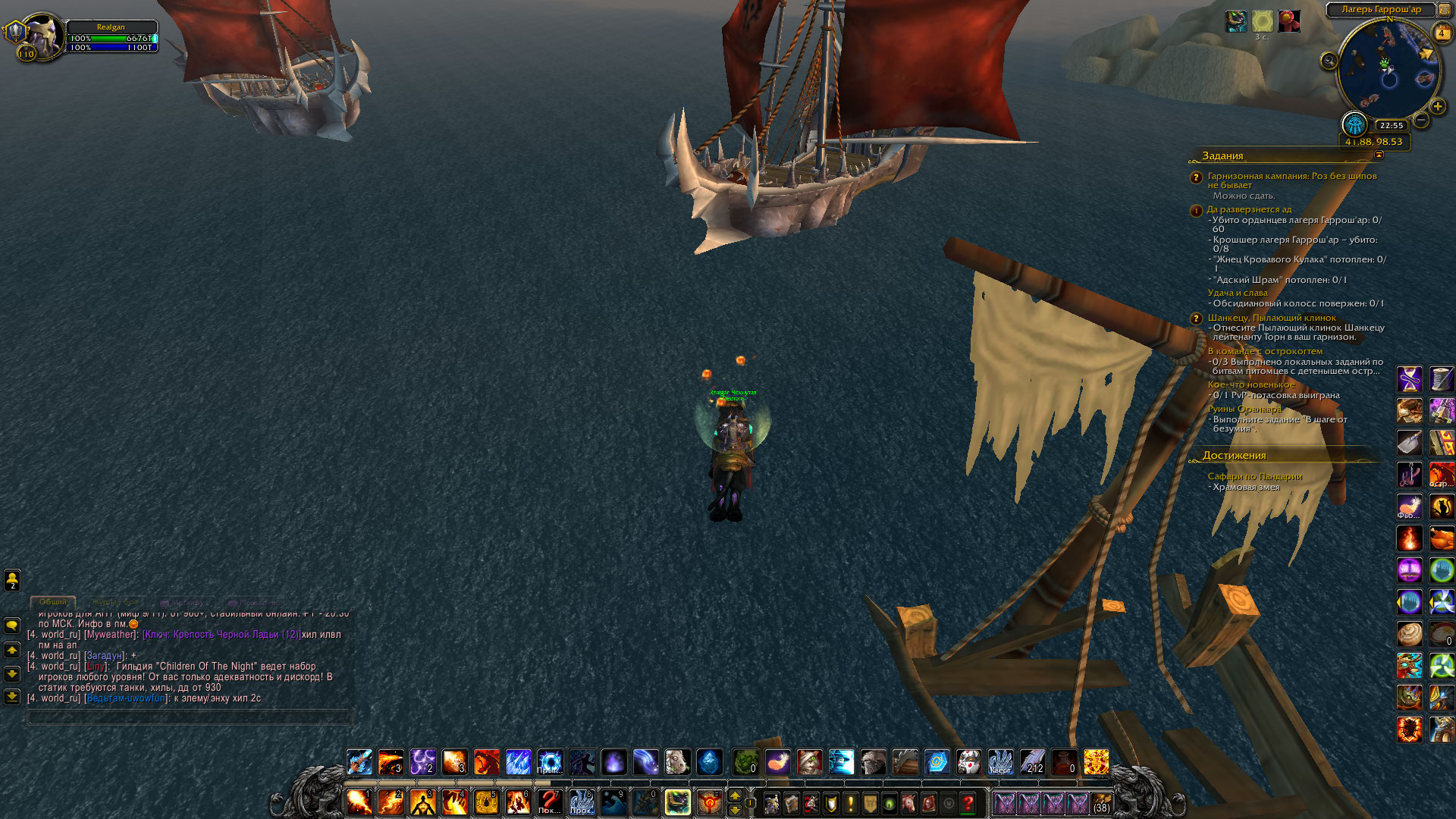Image resolution: width=1456 pixels, height=819 pixels.
Task: Jump chat to bottom with the underlined arrow
Action: coord(12,696)
